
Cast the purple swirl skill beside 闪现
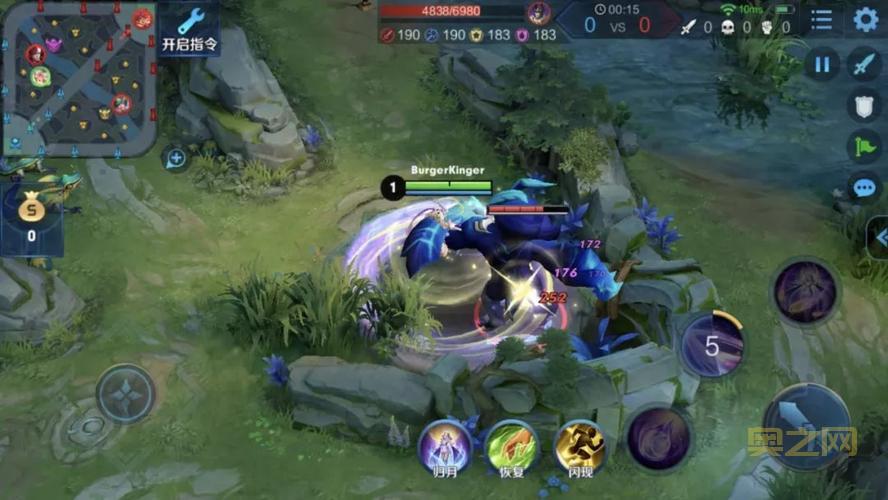tap(659, 437)
